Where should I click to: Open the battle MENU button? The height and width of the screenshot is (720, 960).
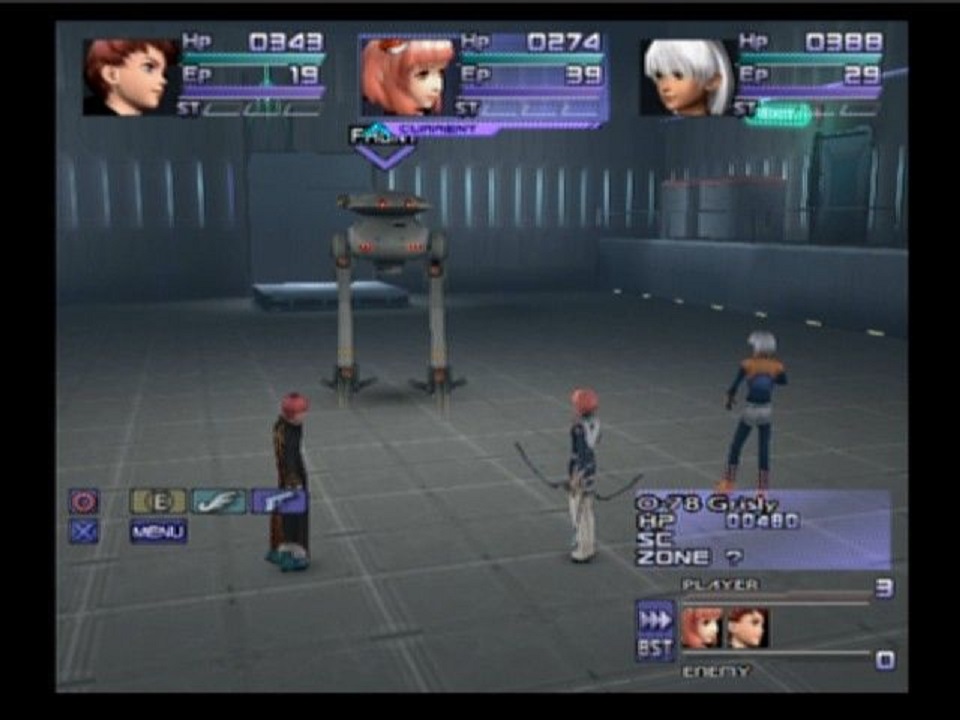[x=158, y=532]
